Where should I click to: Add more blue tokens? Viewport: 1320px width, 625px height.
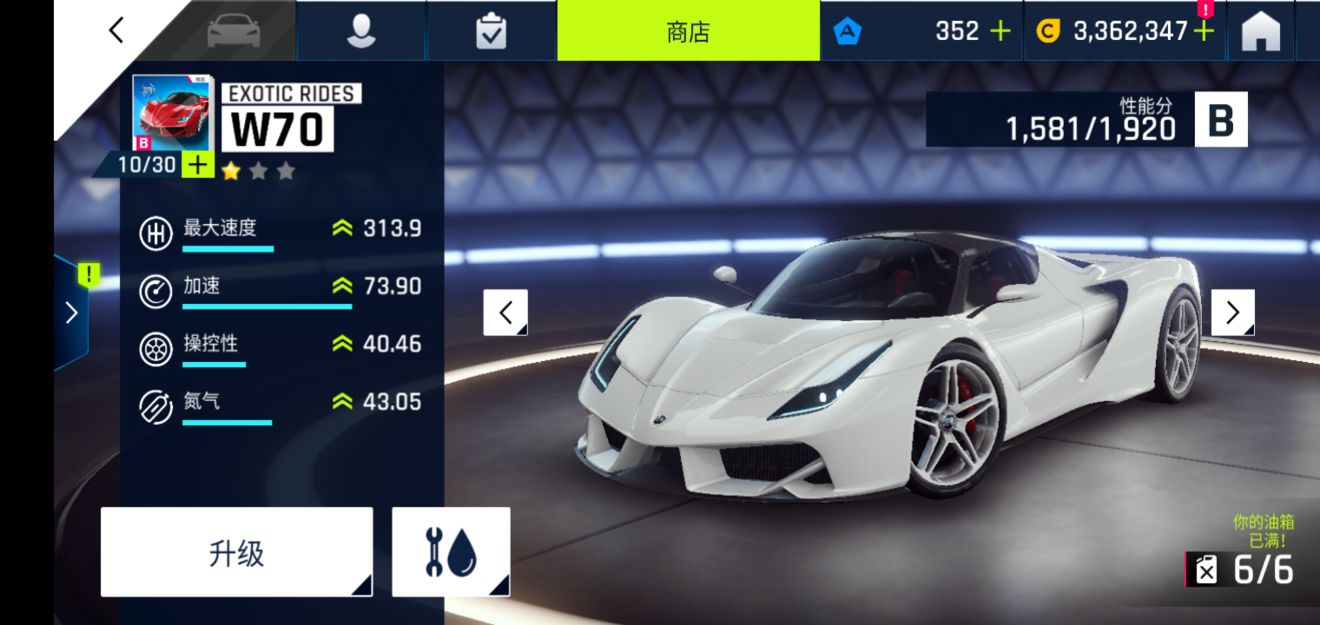point(1000,31)
